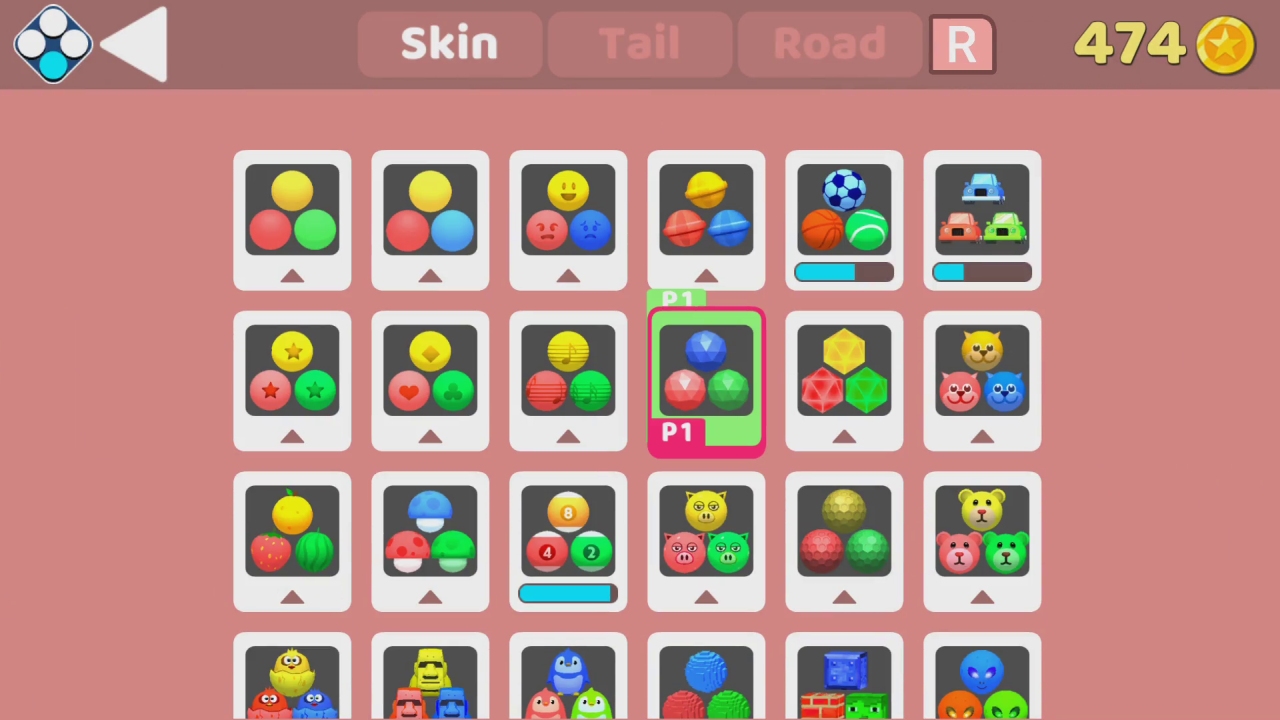
Task: Select the golf ball skin set
Action: click(x=844, y=540)
